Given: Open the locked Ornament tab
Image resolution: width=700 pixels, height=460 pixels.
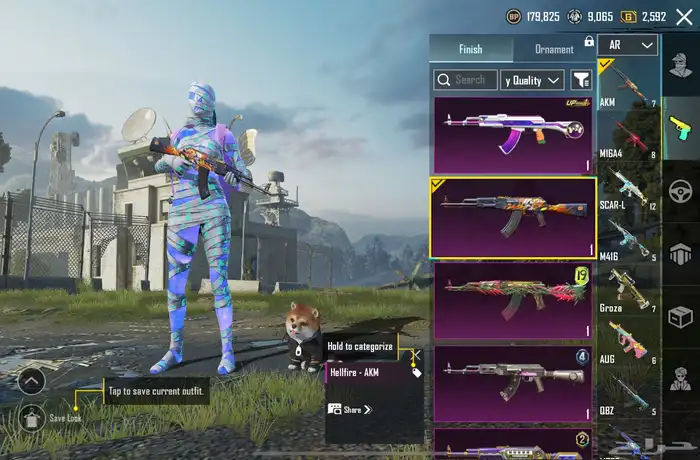Looking at the screenshot, I should 554,49.
